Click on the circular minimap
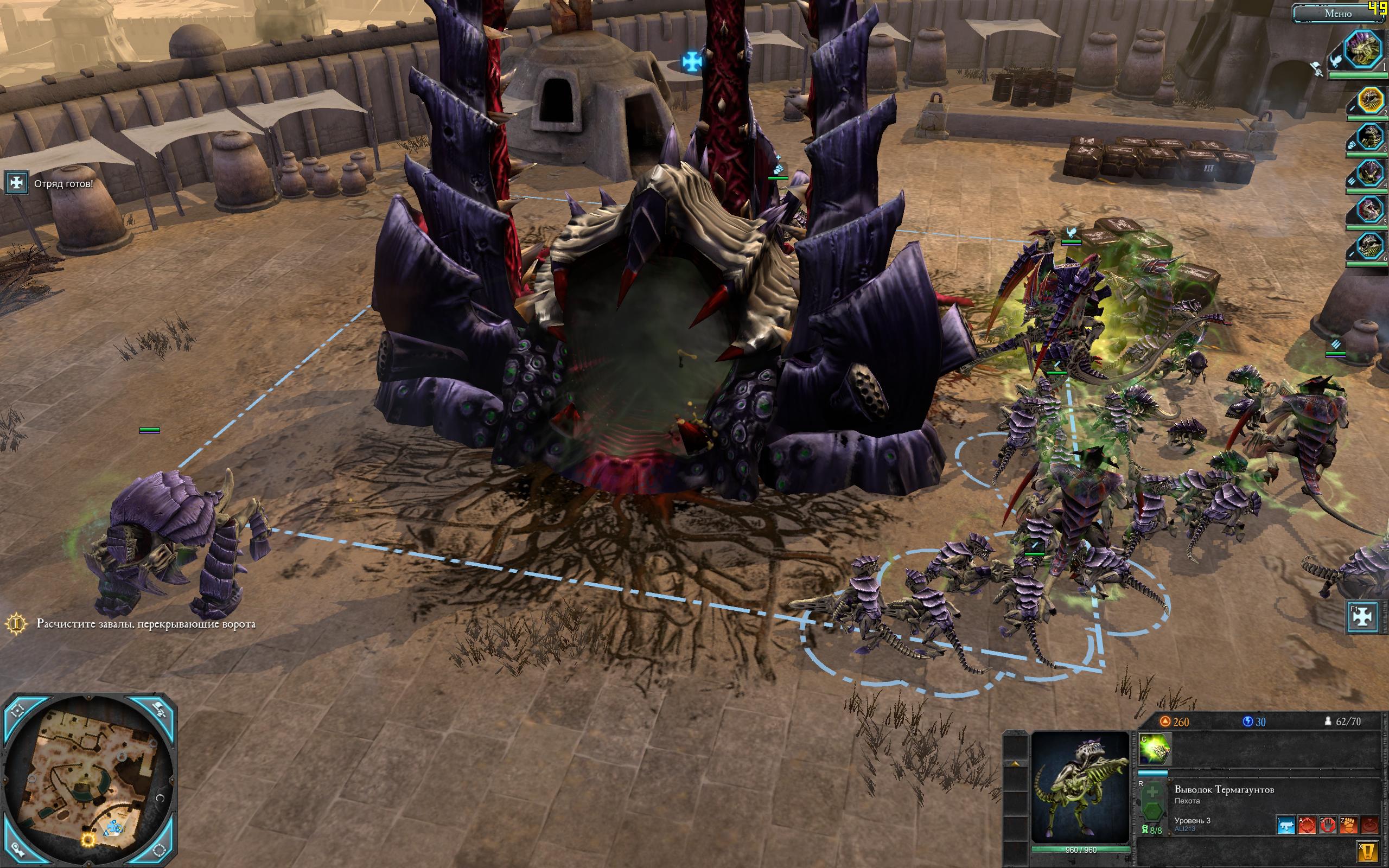The image size is (1389, 868). tap(89, 781)
